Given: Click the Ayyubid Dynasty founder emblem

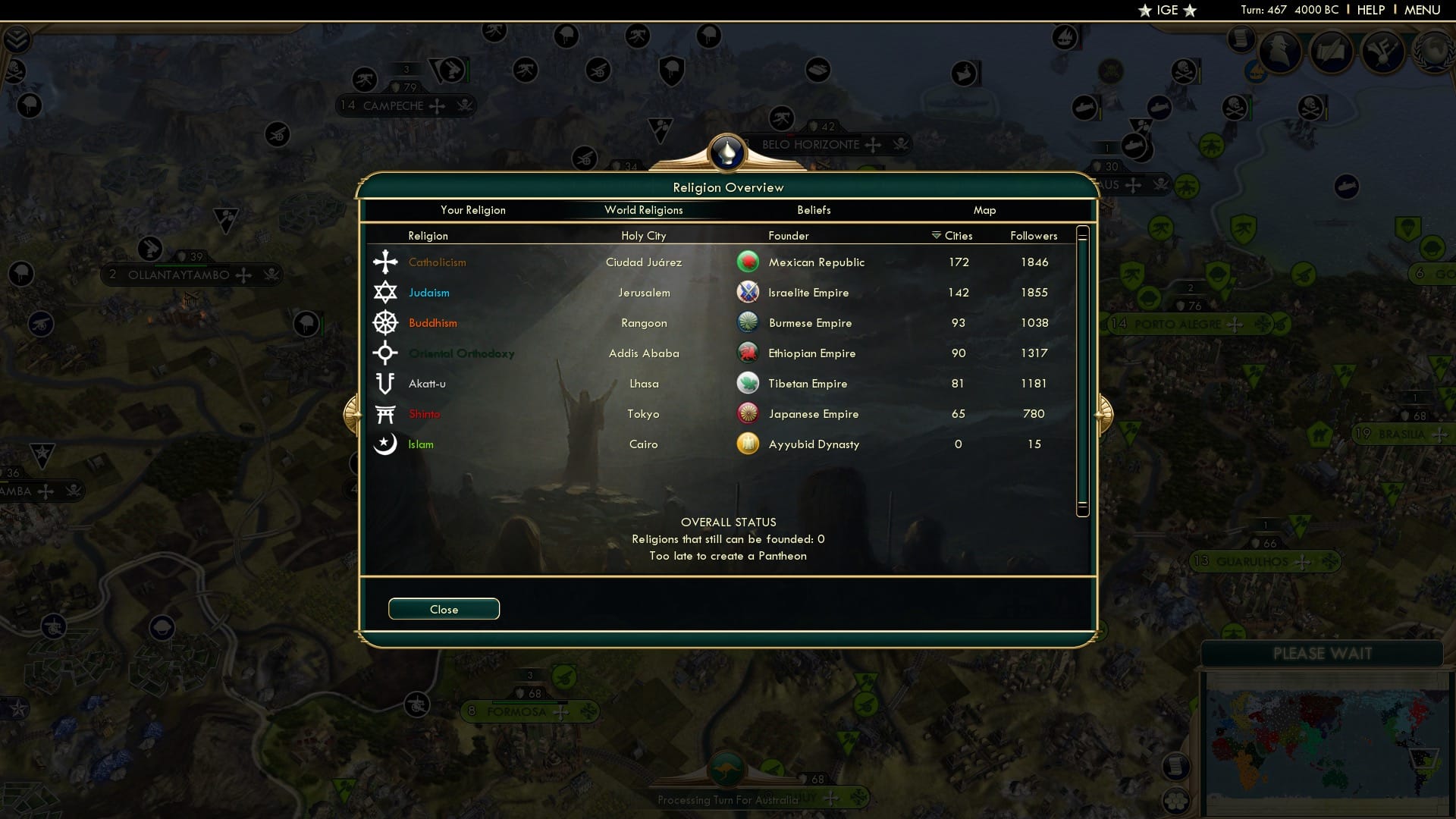Looking at the screenshot, I should (x=749, y=444).
